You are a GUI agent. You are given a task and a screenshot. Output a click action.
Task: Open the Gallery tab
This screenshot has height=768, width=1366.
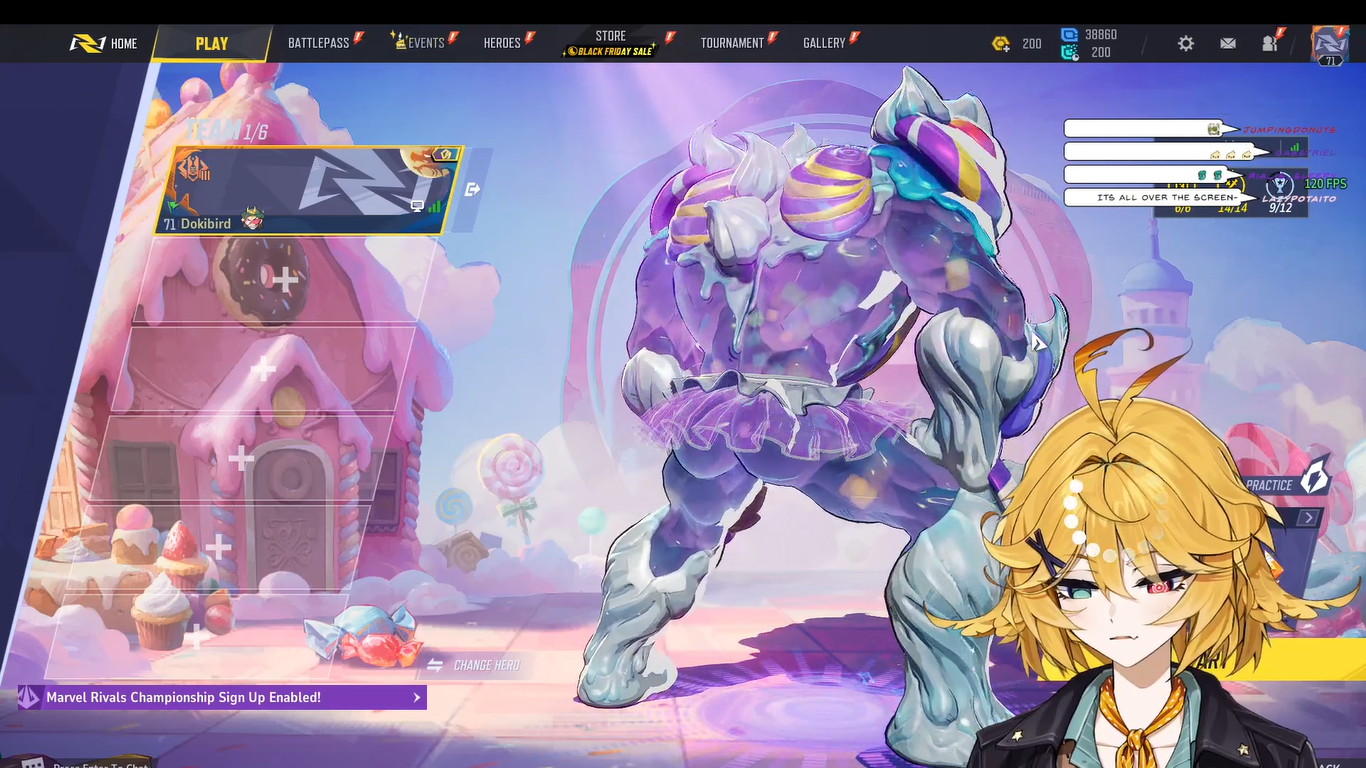point(824,43)
